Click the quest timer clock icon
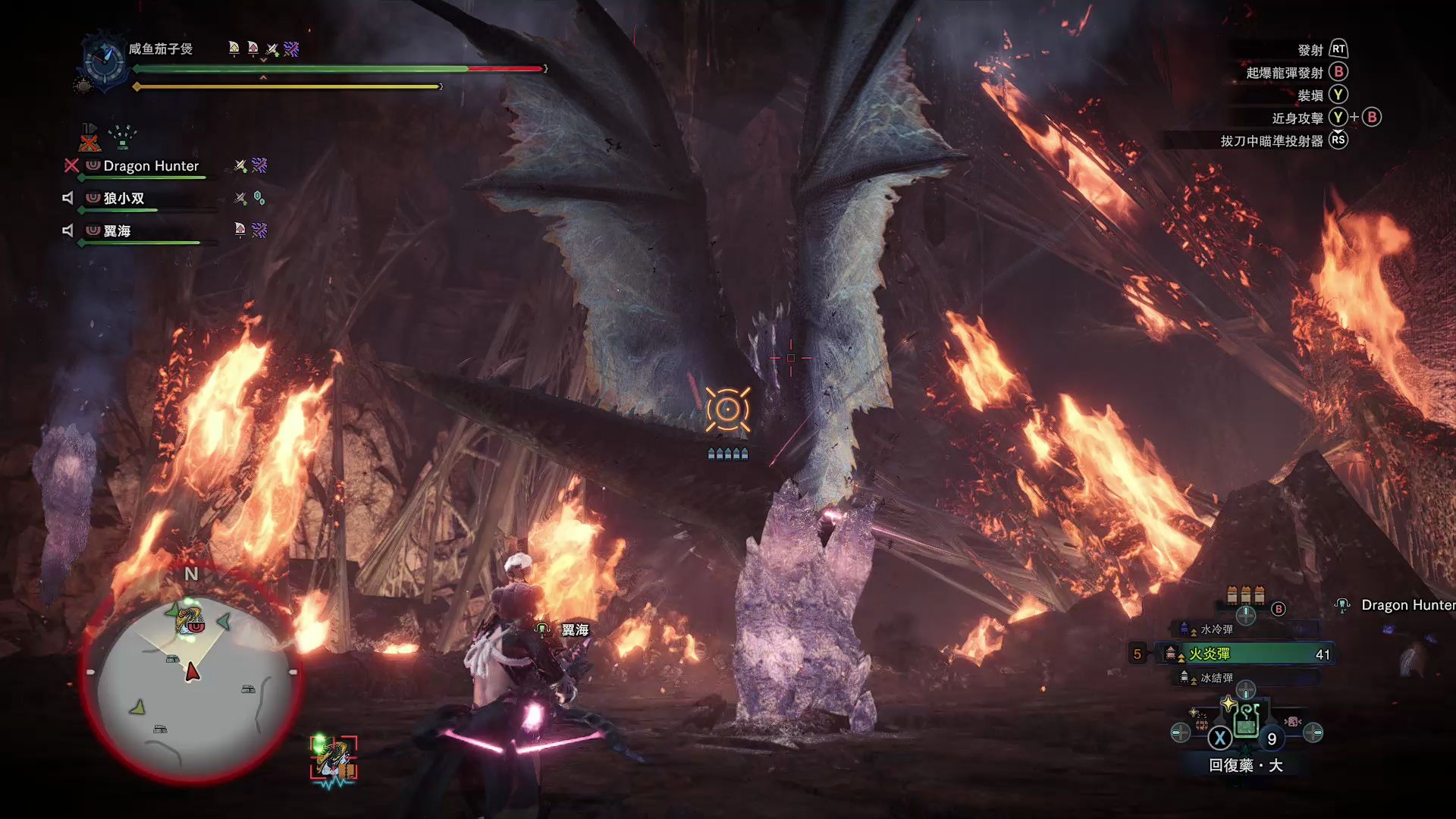Screen dimensions: 1456x819 (105, 61)
